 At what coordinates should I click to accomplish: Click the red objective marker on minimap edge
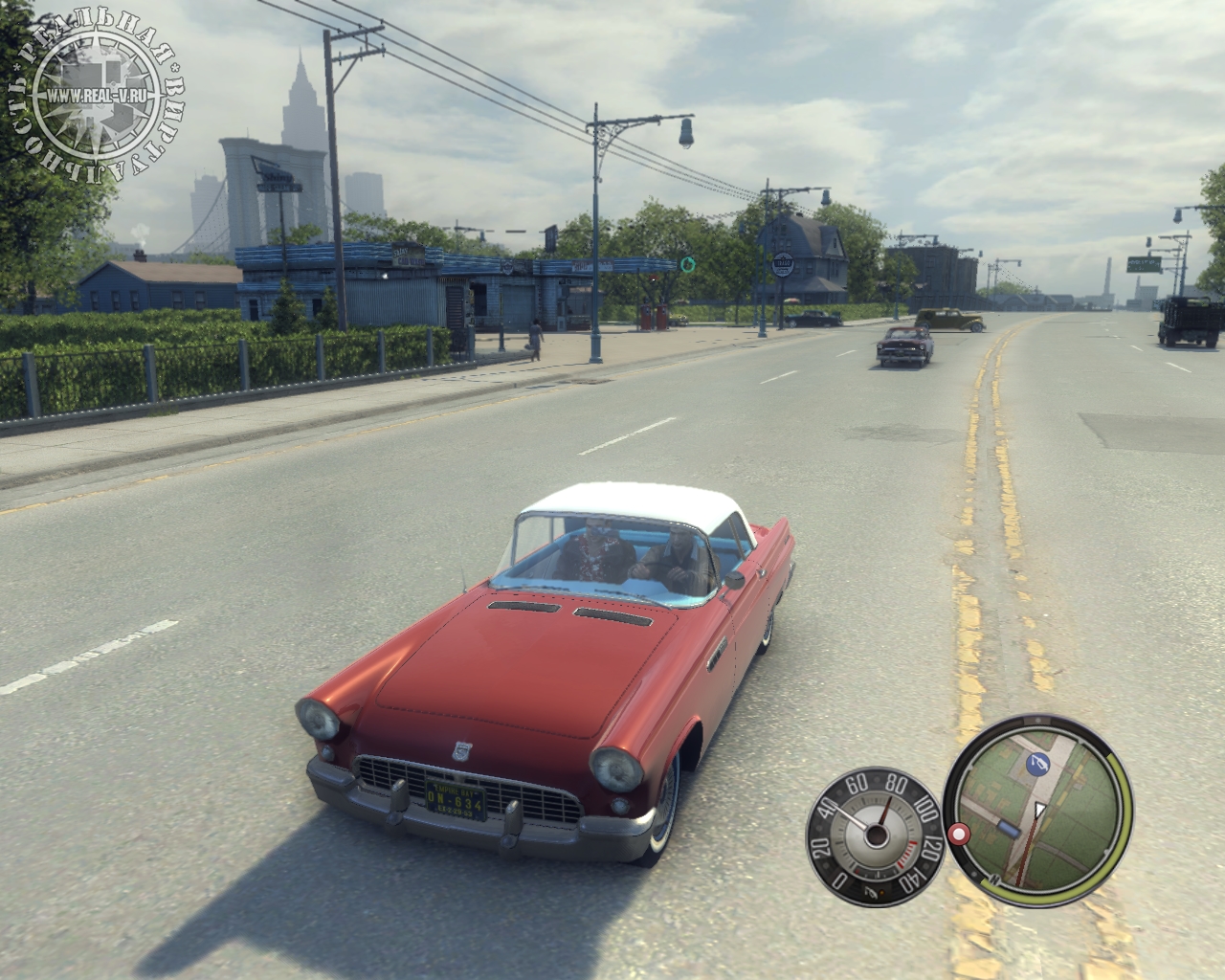click(x=957, y=834)
